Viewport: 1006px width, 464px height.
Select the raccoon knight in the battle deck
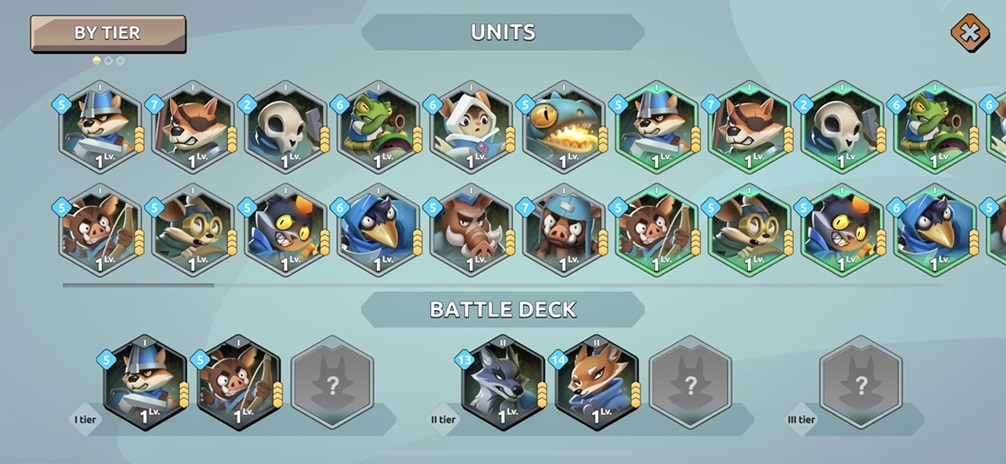point(145,382)
